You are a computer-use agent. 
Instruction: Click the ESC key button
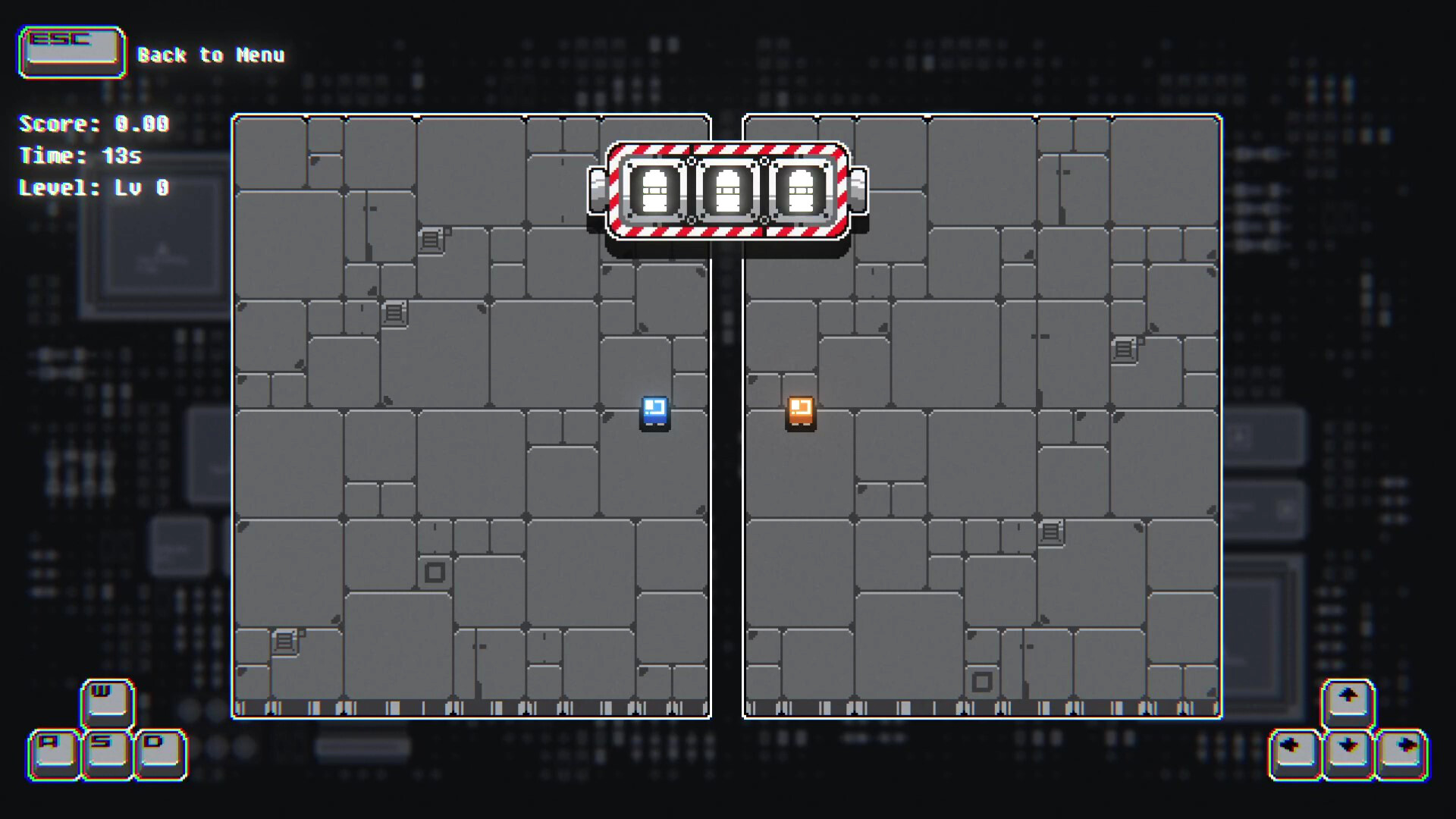click(x=71, y=51)
